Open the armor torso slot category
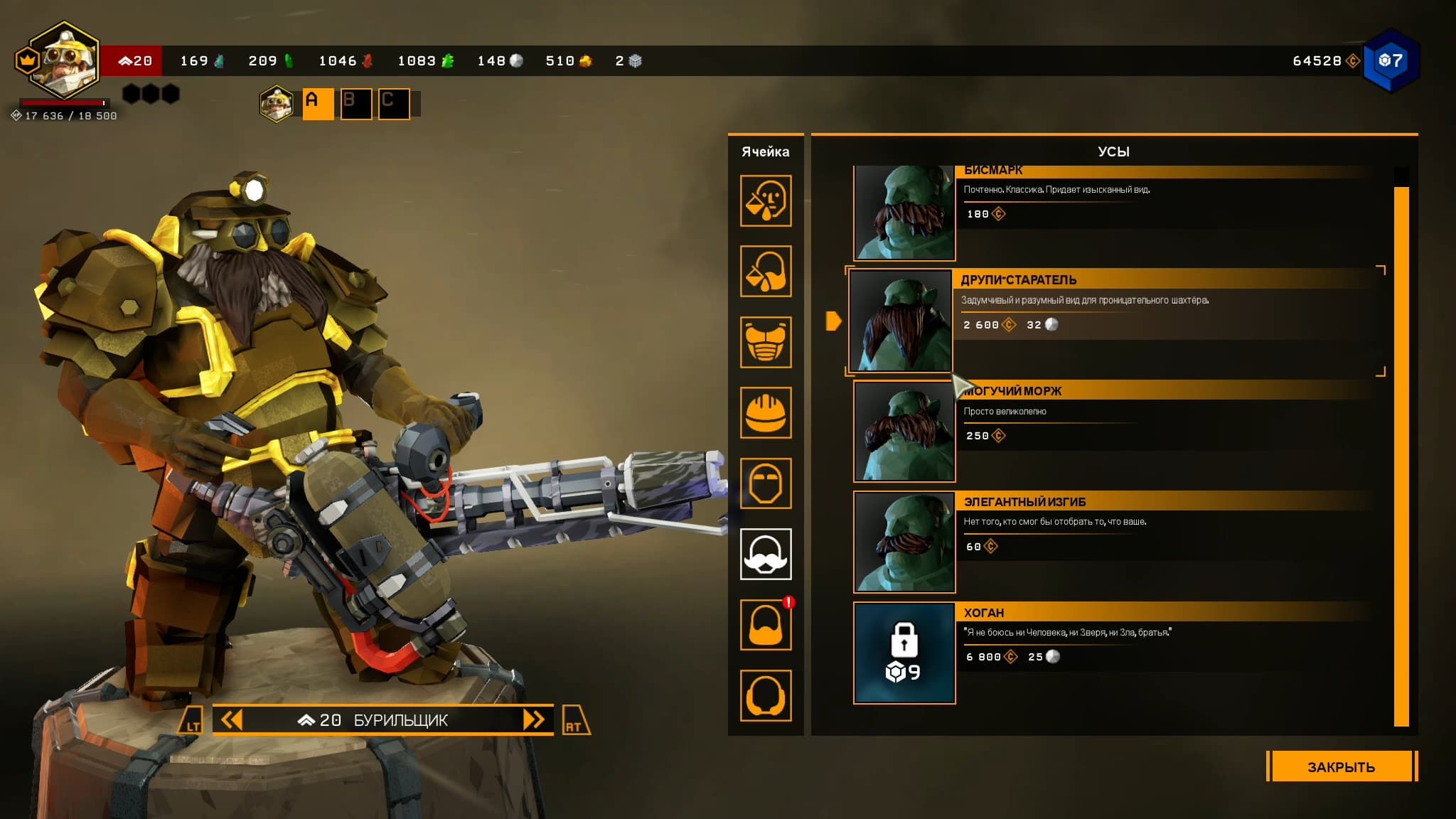The width and height of the screenshot is (1456, 819). pyautogui.click(x=766, y=342)
